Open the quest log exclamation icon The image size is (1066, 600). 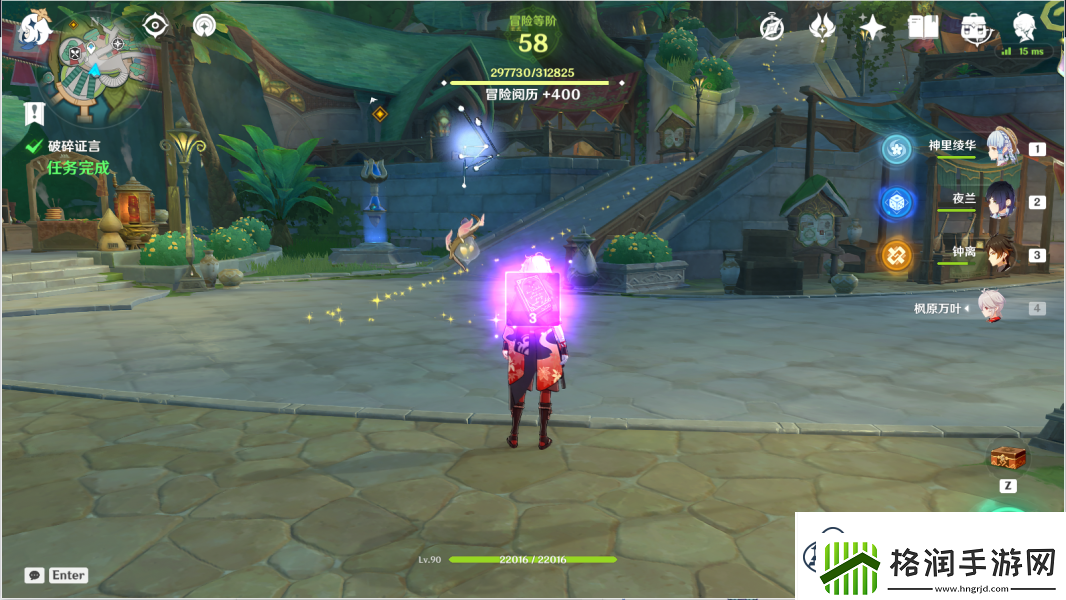36,112
